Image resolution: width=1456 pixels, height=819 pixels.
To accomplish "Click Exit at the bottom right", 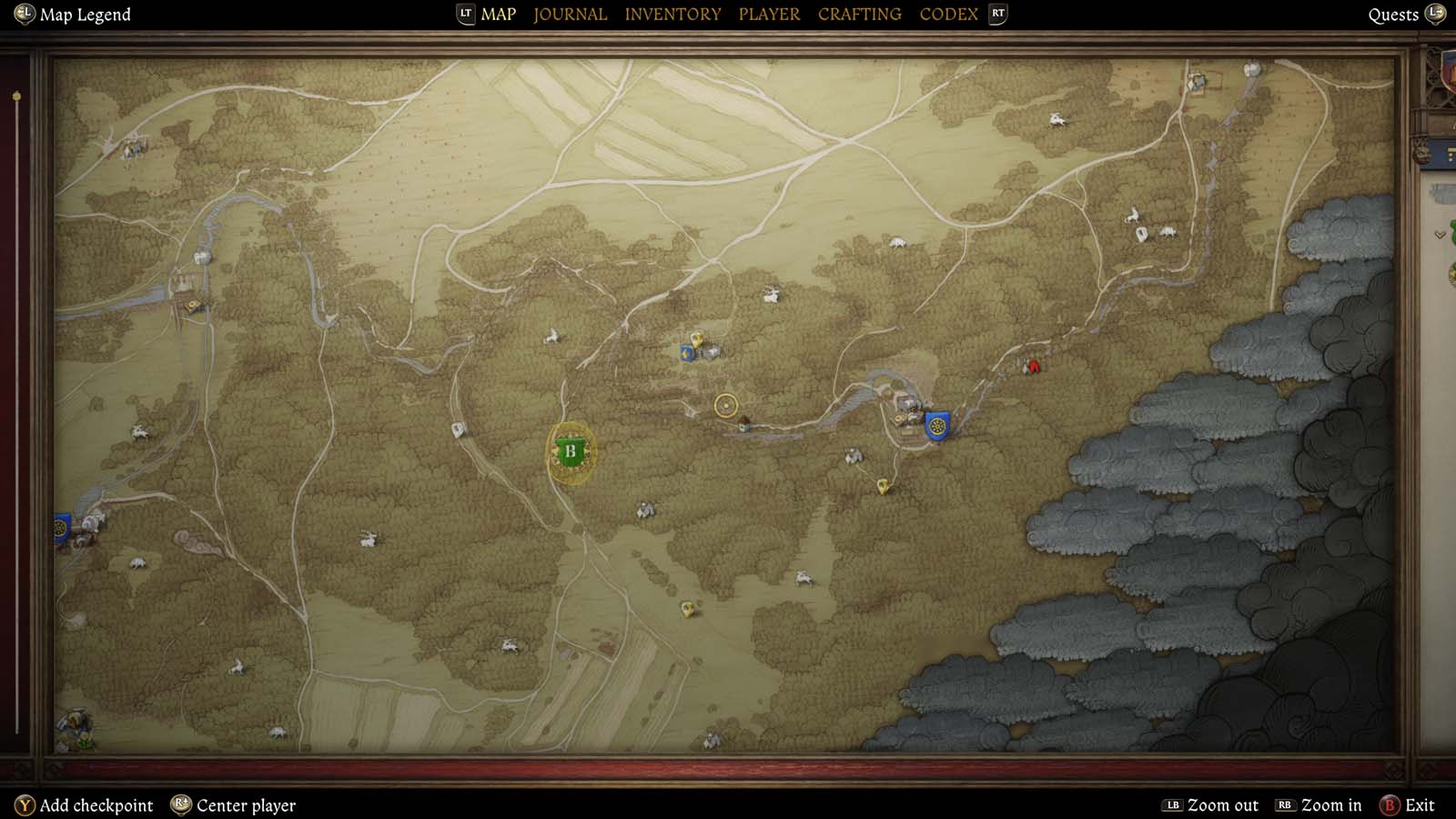I will pos(1417,805).
